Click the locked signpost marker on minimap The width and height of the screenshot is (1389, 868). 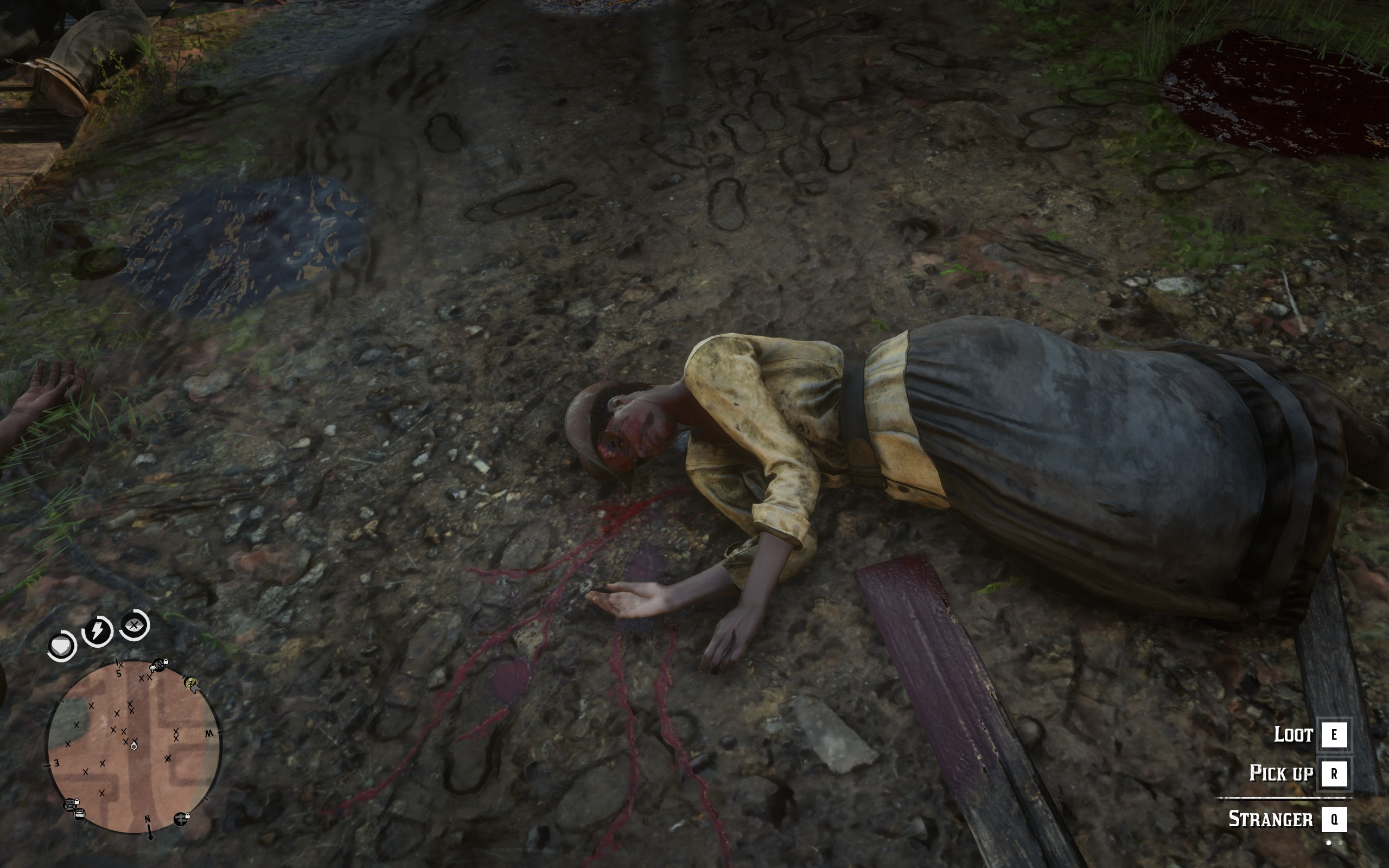pos(181,818)
